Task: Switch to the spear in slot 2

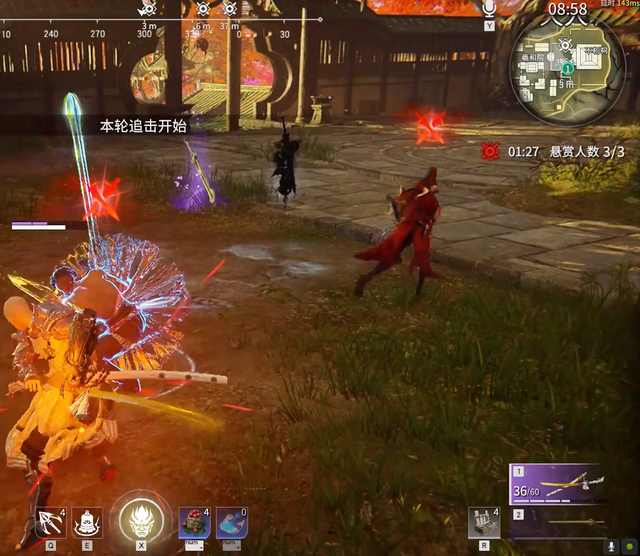Action: click(x=565, y=522)
